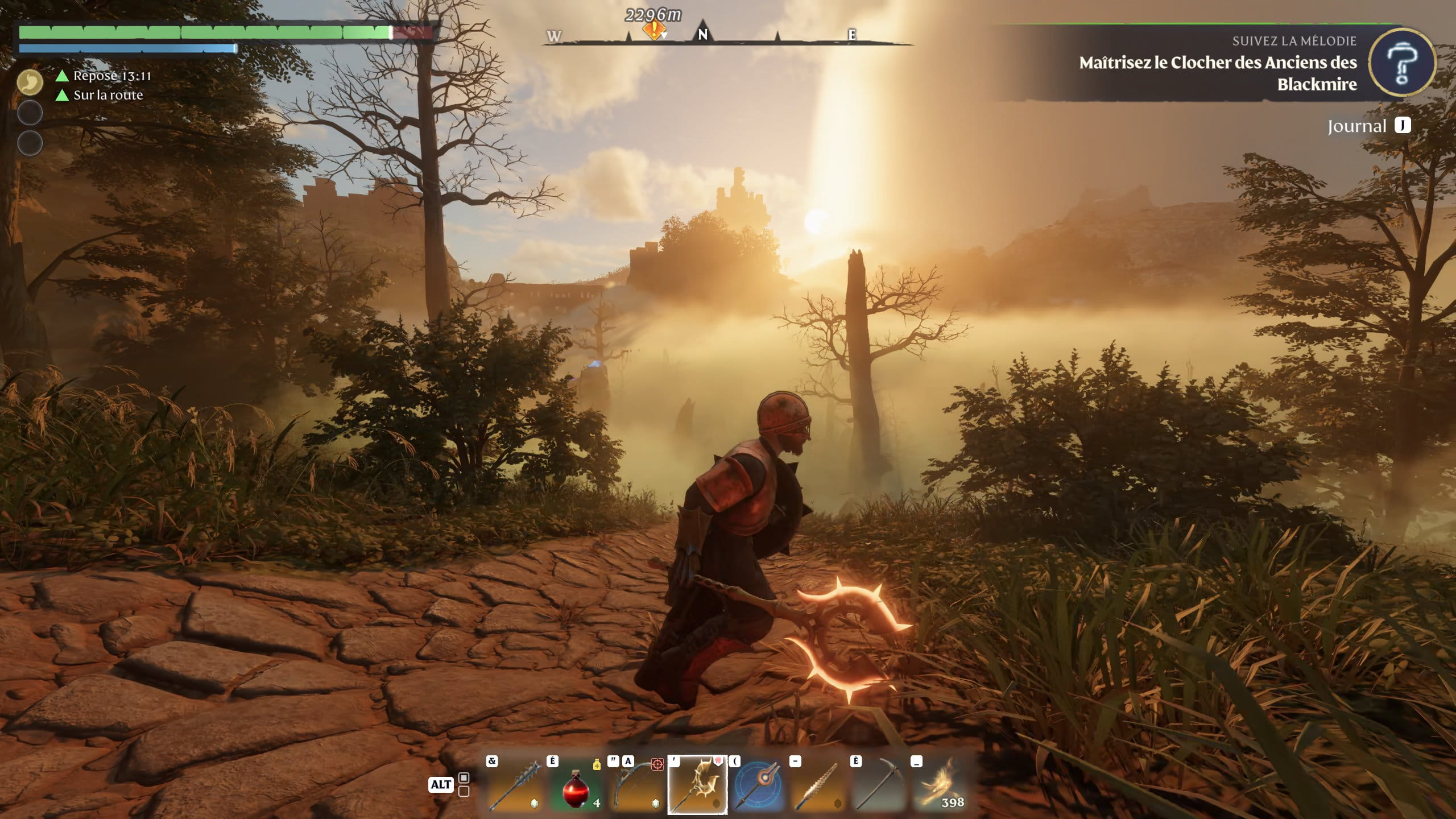Click the stomach food buff icon
This screenshot has width=1456, height=819.
30,82
